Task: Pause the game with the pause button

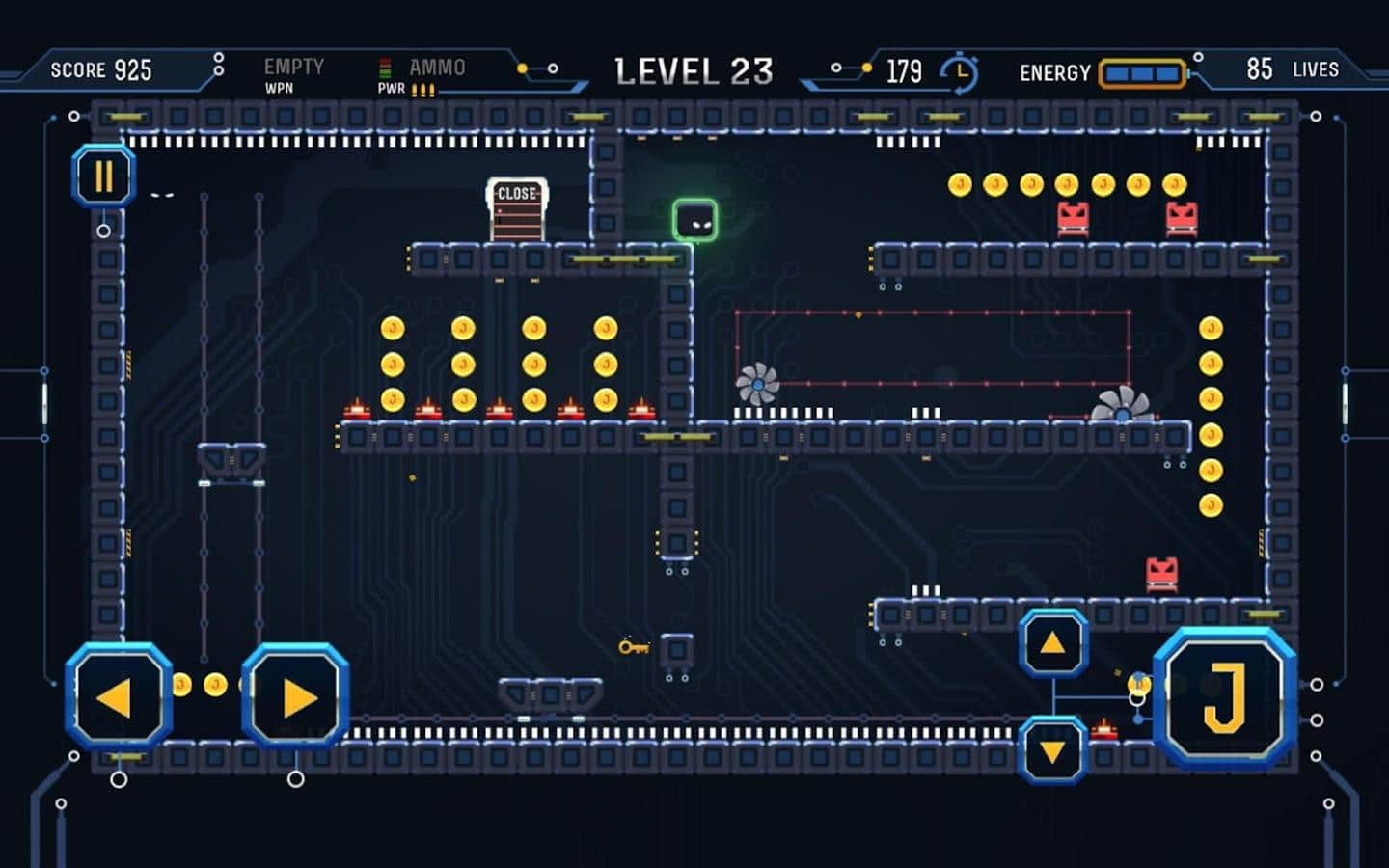Action: pyautogui.click(x=103, y=176)
